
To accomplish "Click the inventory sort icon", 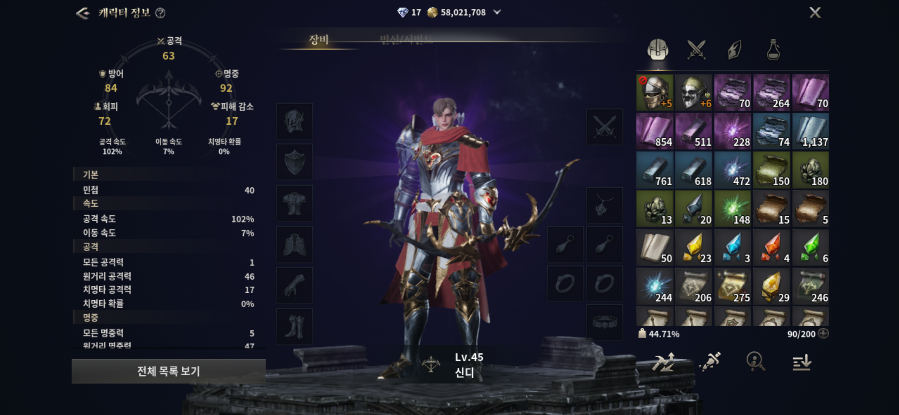I will 801,362.
